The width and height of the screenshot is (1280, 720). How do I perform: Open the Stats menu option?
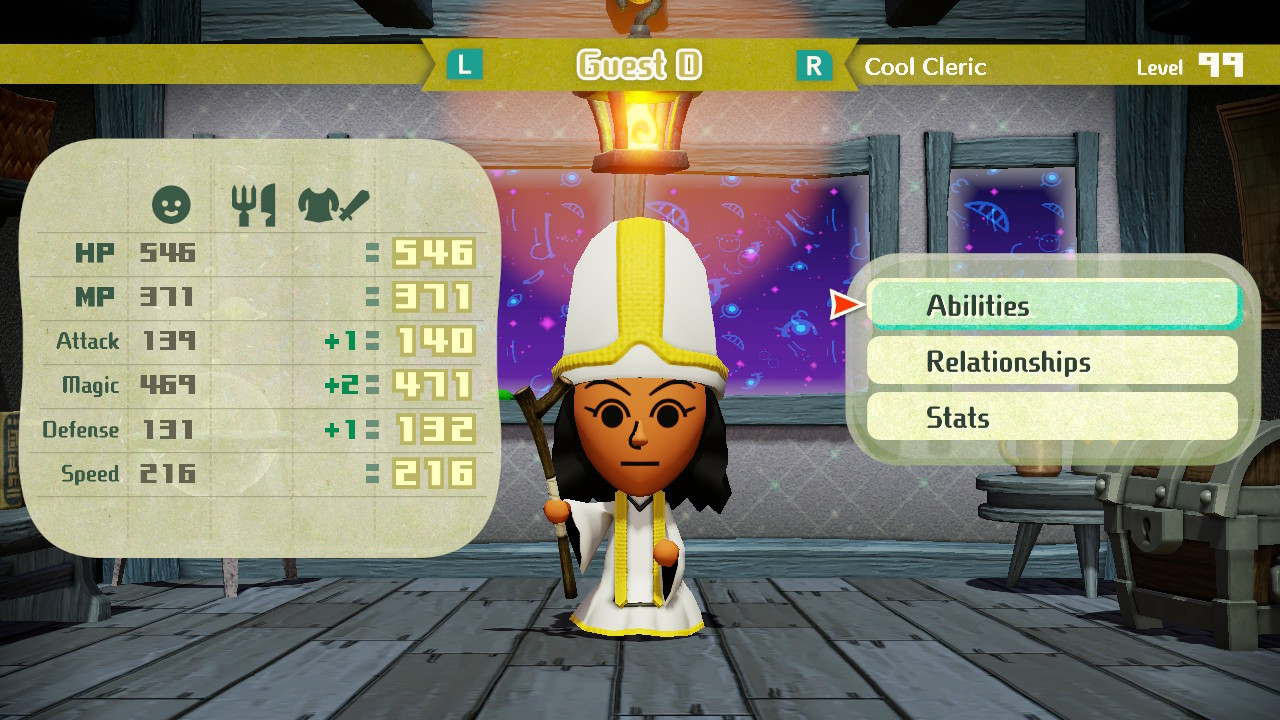1054,417
